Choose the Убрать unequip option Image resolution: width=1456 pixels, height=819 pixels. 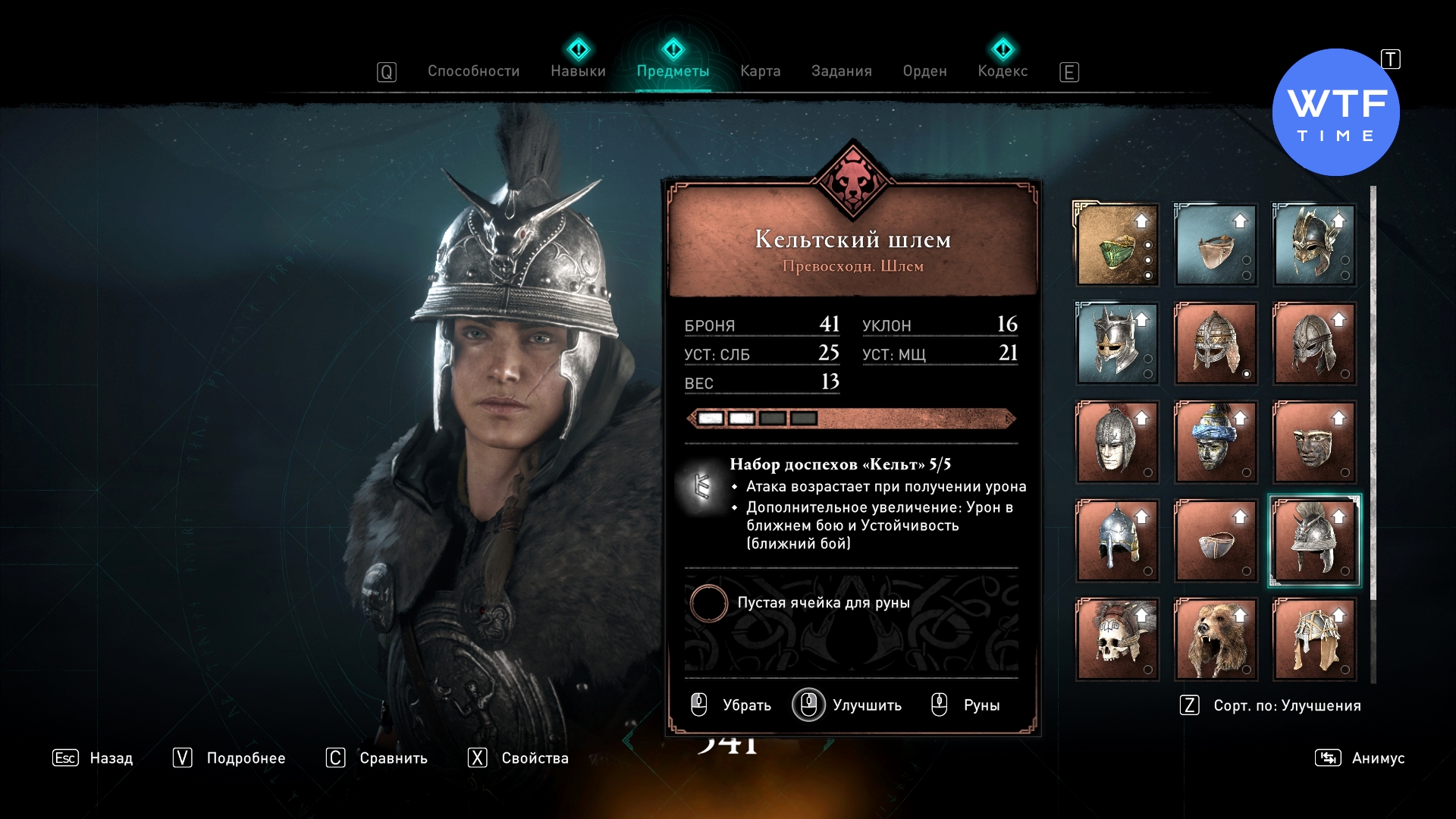732,705
